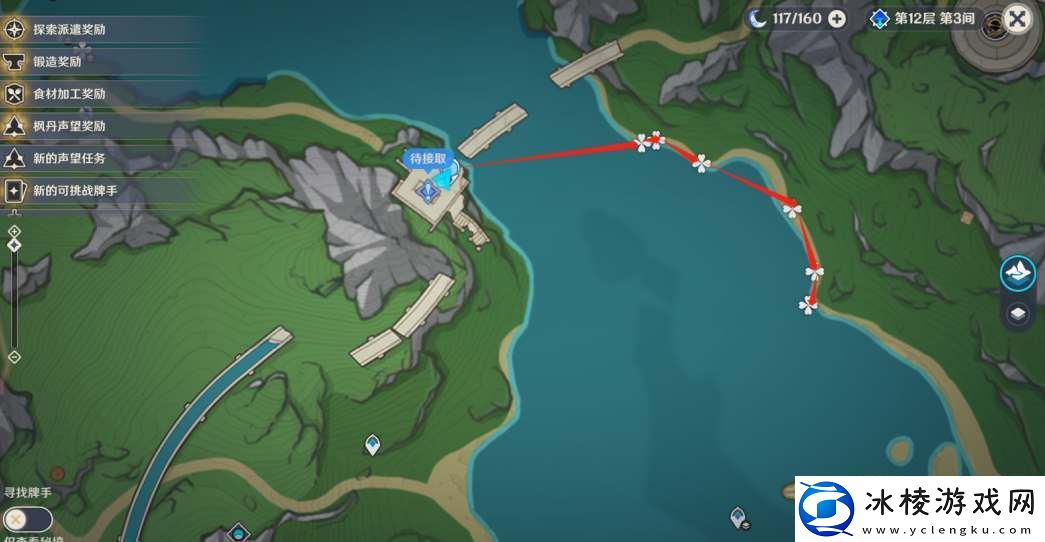Choose the 枫丹声望奖励 reputation reward entry

(68, 126)
